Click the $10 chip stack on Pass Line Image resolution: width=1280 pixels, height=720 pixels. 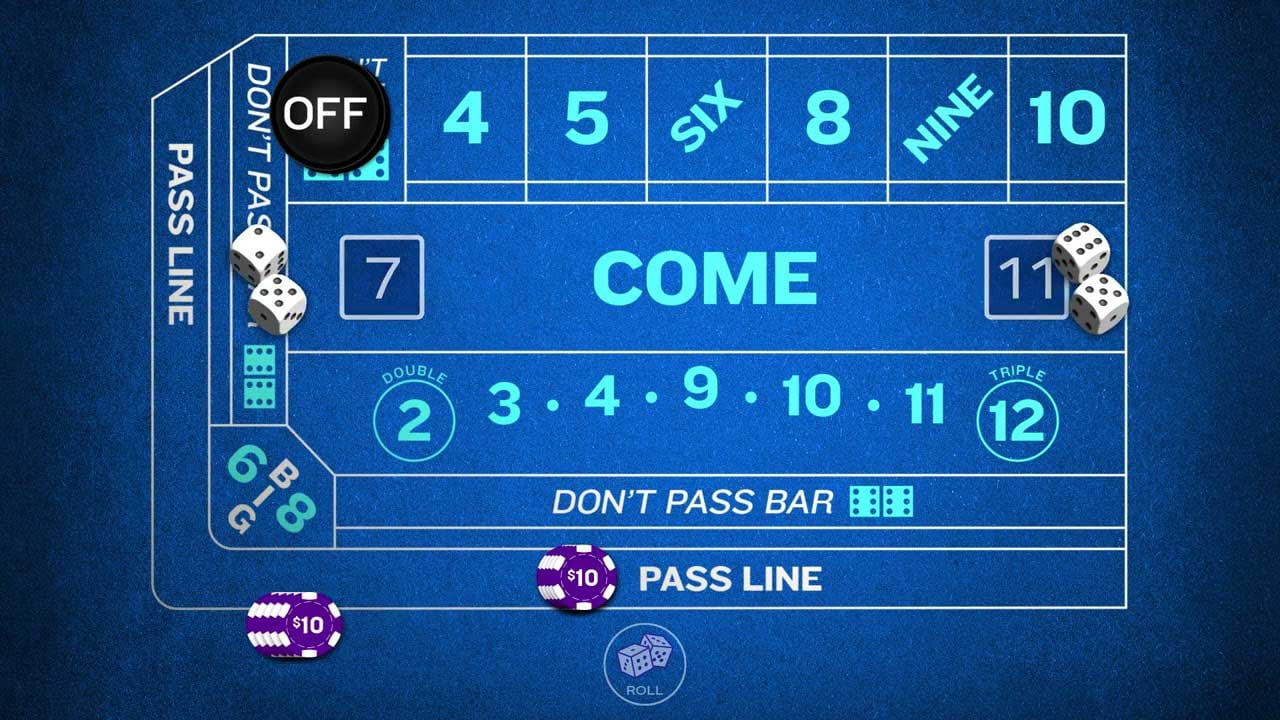(578, 578)
